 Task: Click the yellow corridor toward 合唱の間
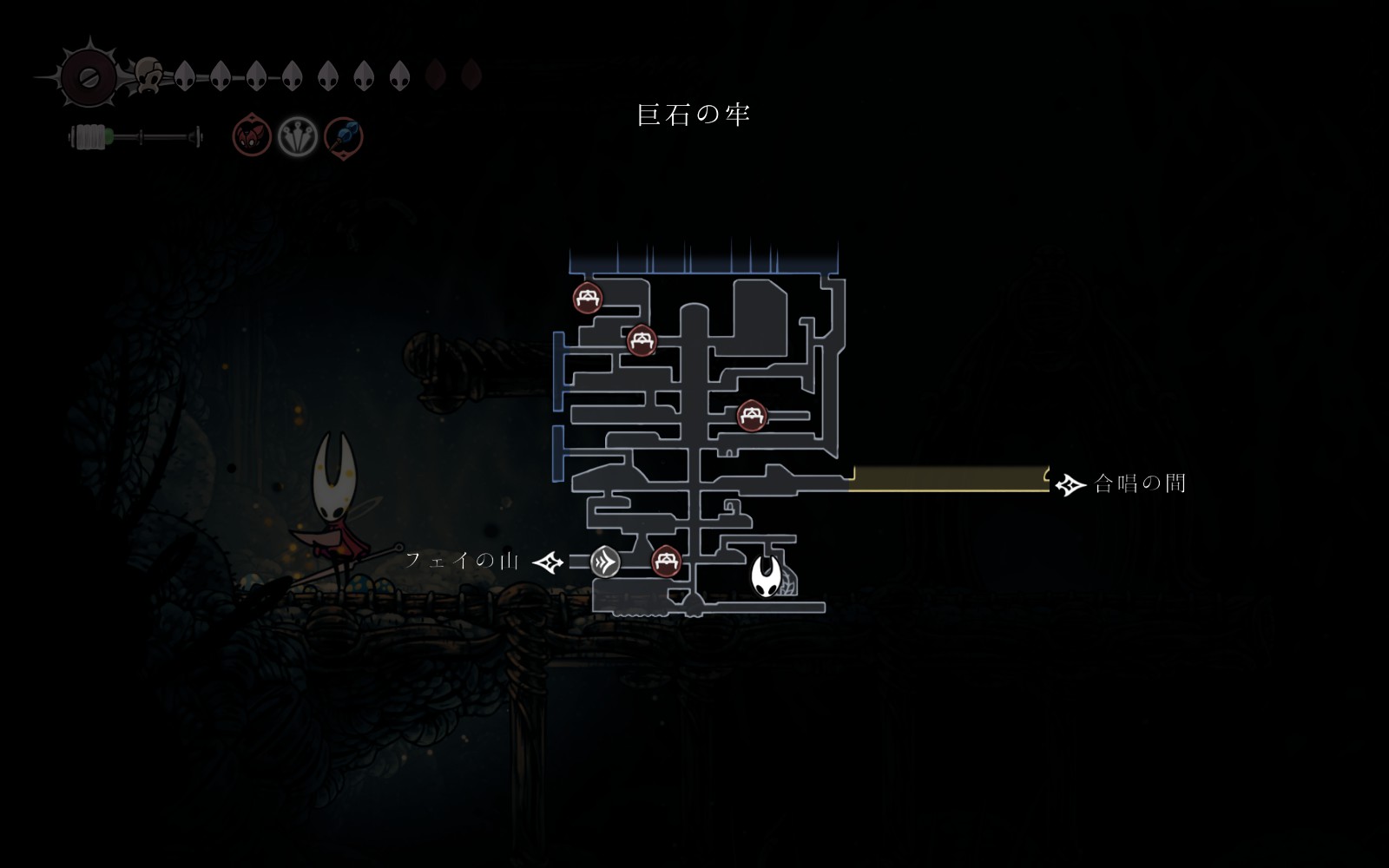coord(951,479)
